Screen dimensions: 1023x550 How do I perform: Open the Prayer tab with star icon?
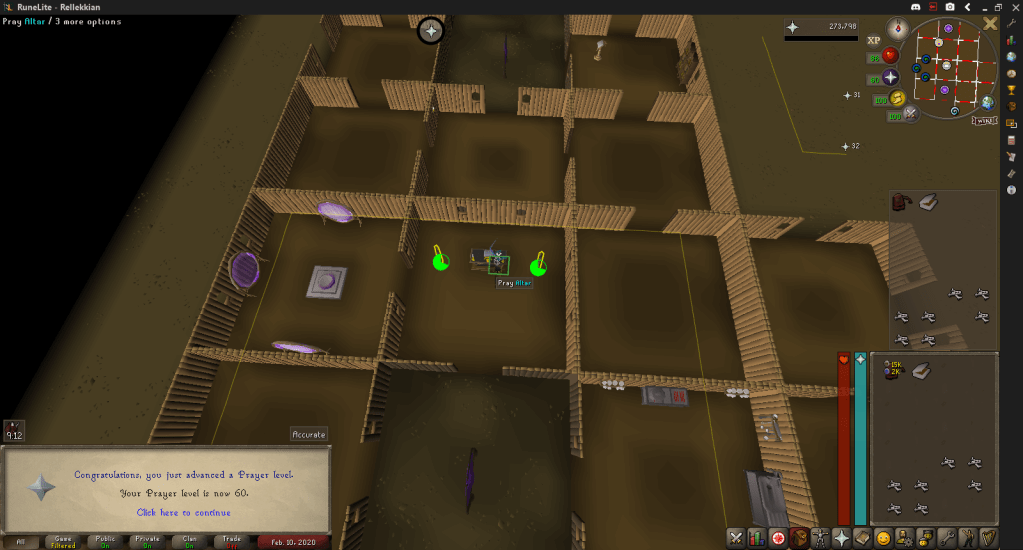tap(841, 538)
